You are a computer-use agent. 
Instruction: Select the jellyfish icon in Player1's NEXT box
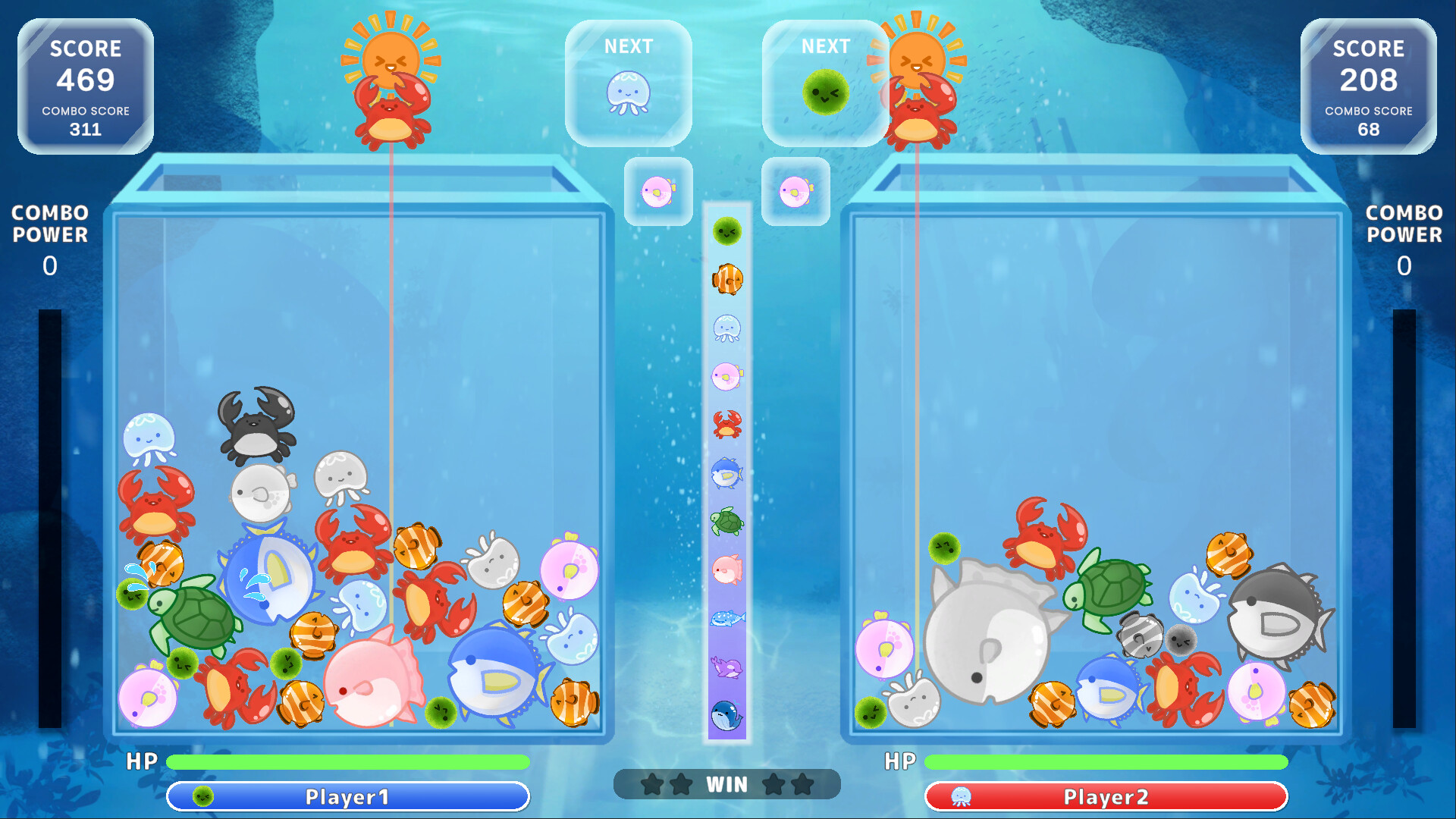pyautogui.click(x=629, y=91)
